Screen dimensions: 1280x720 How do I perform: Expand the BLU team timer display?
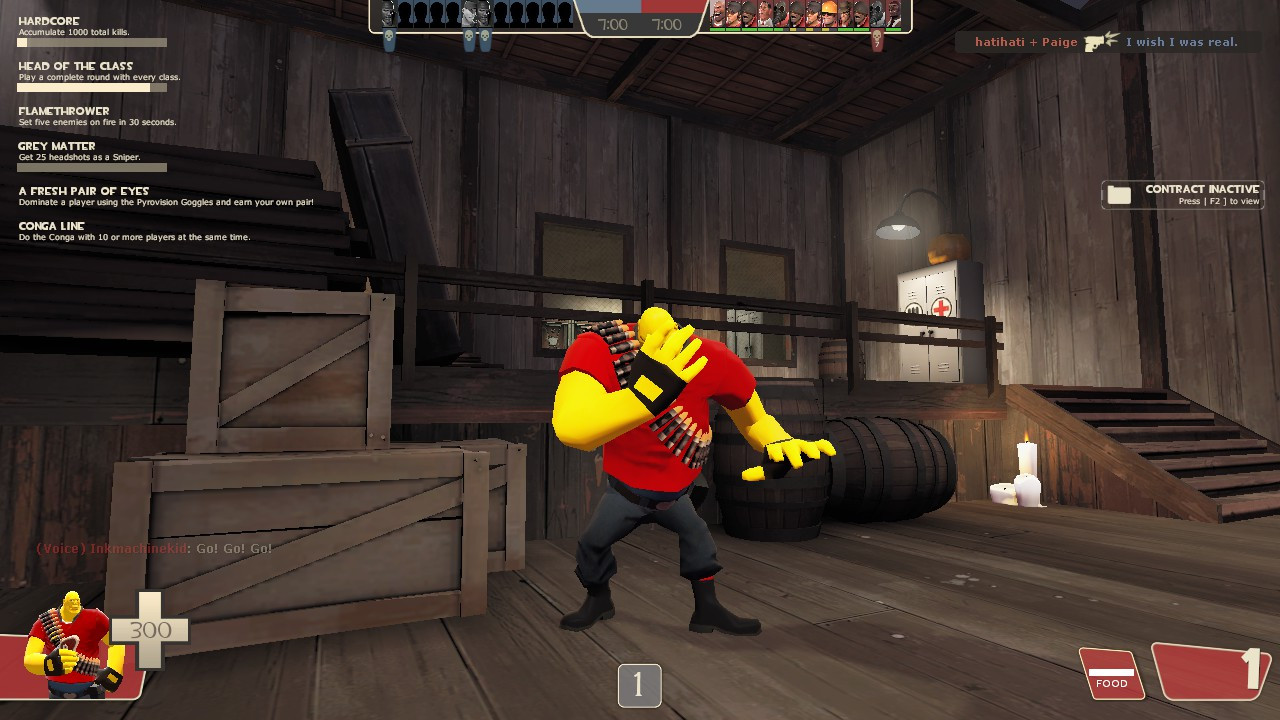(611, 26)
